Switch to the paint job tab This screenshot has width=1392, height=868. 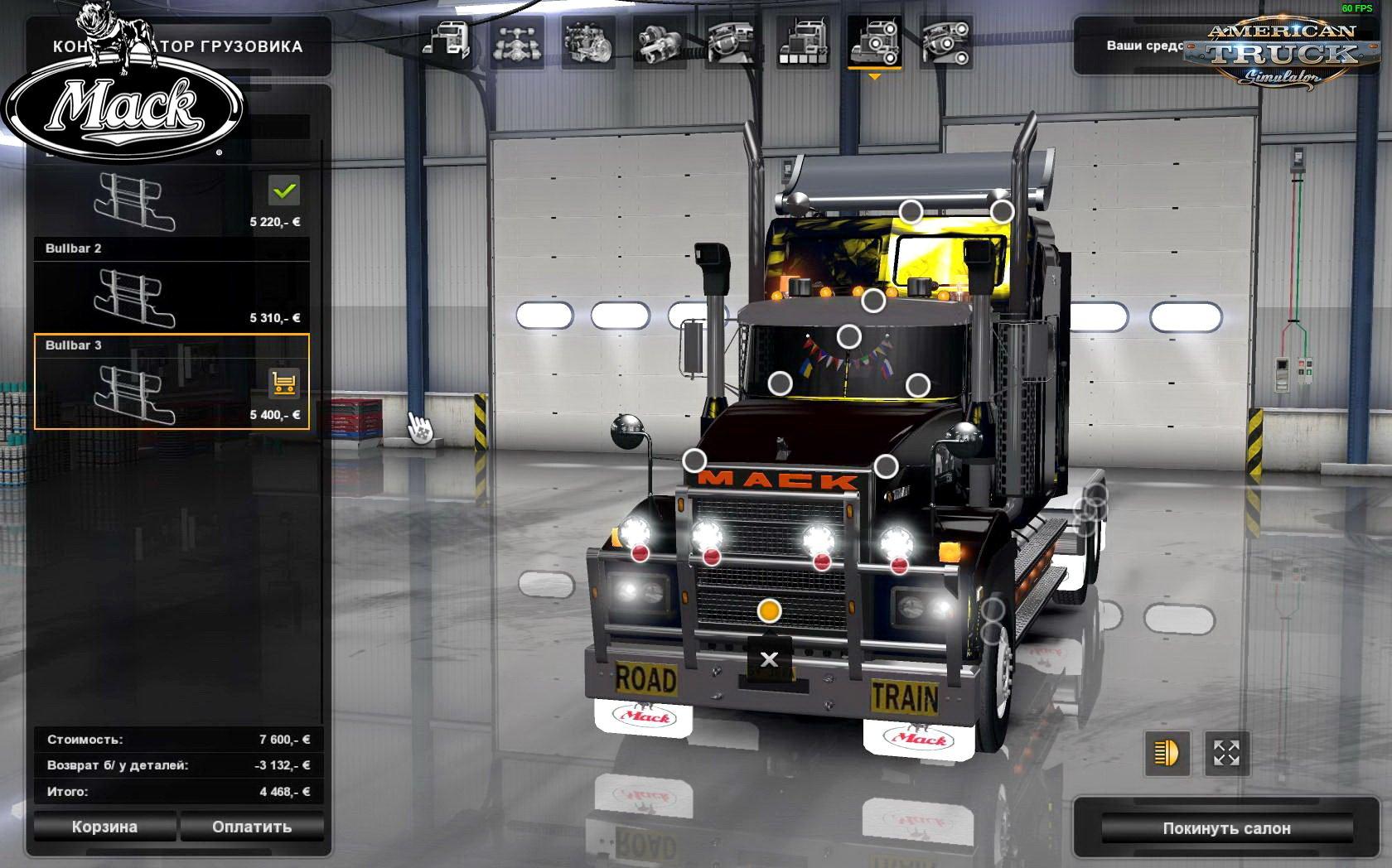tap(802, 41)
